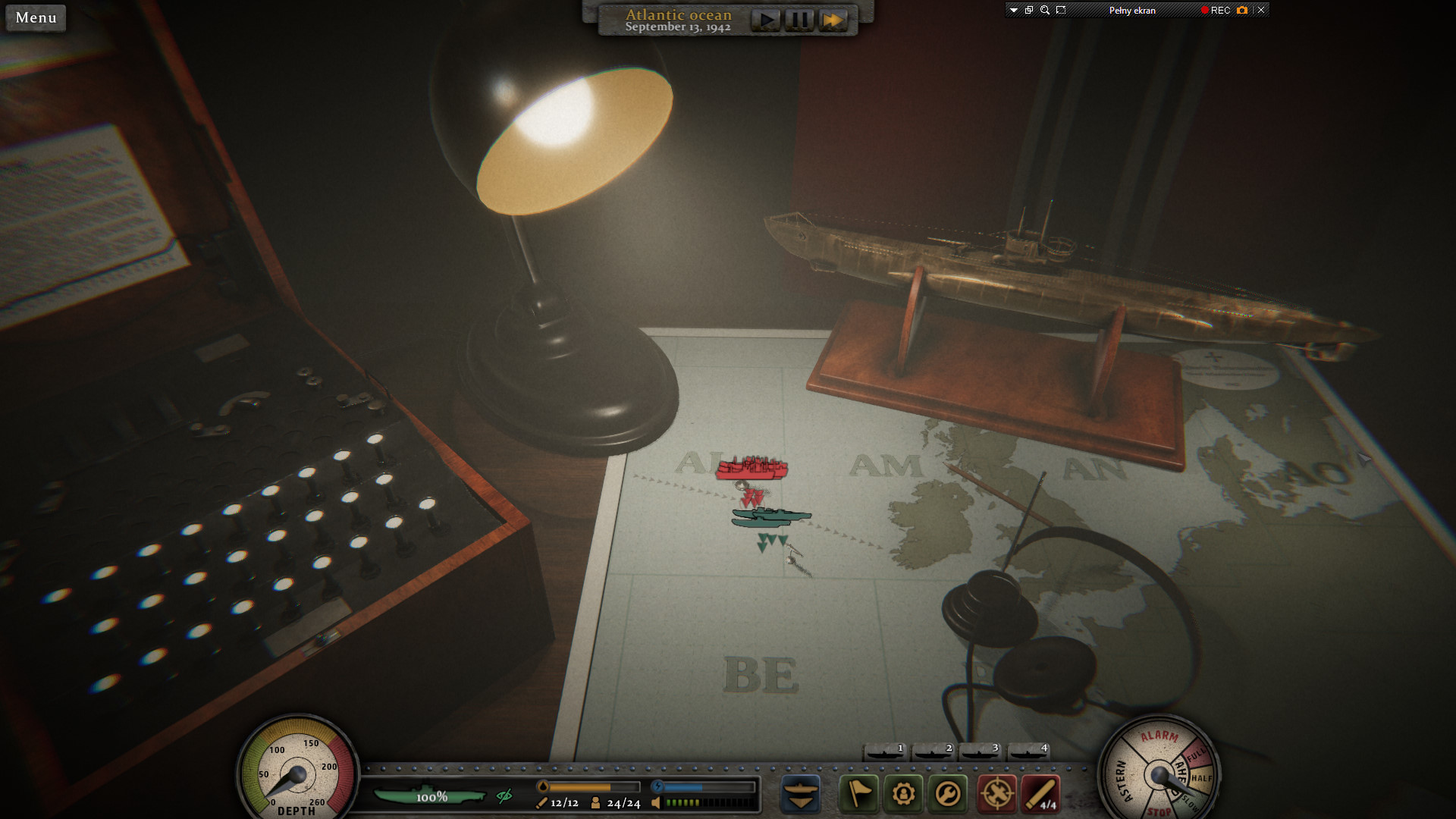Viewport: 1456px width, 819px height.
Task: Select the repairs wrench icon
Action: 947,794
